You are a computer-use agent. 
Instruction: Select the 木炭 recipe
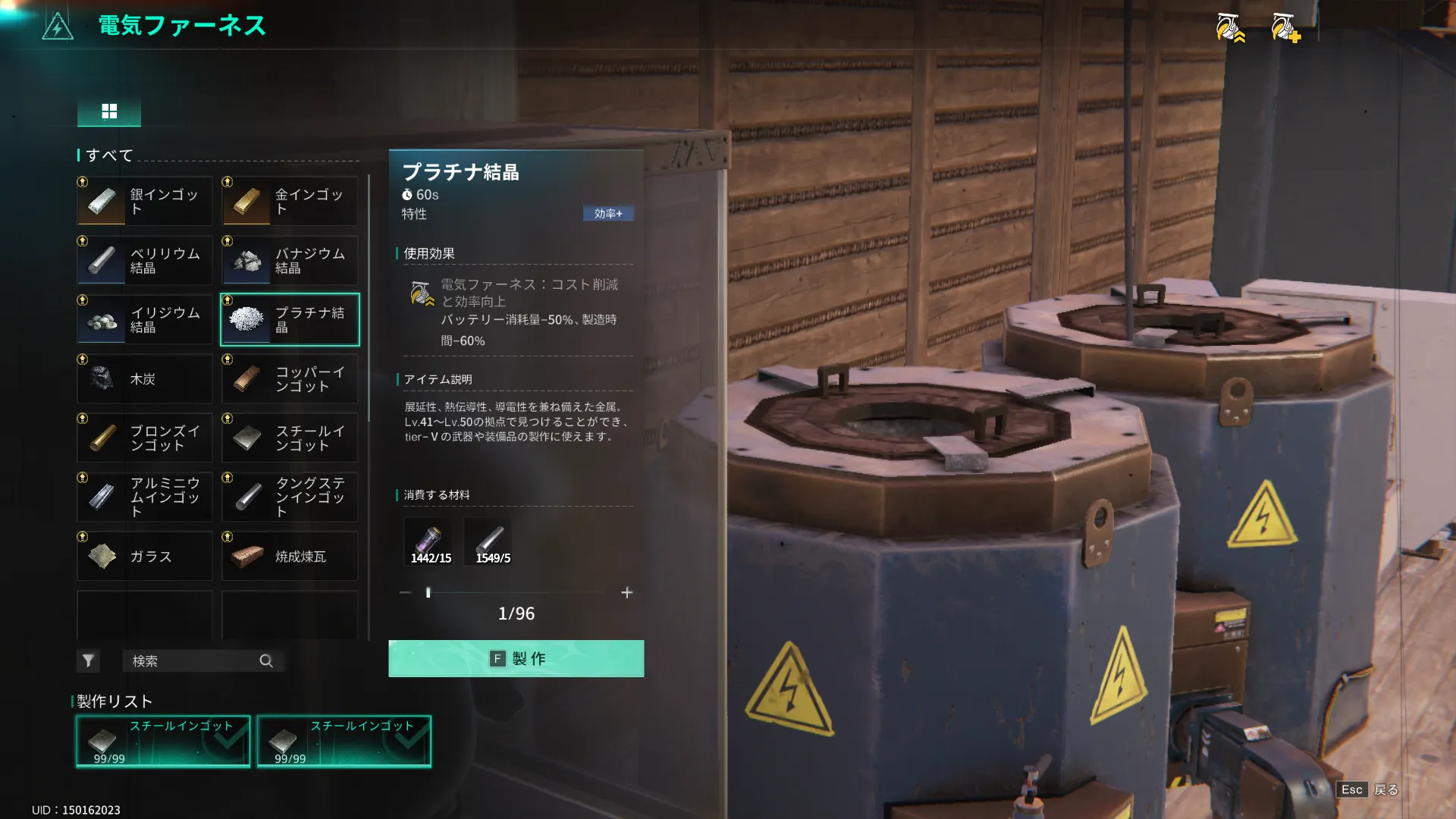coord(145,379)
